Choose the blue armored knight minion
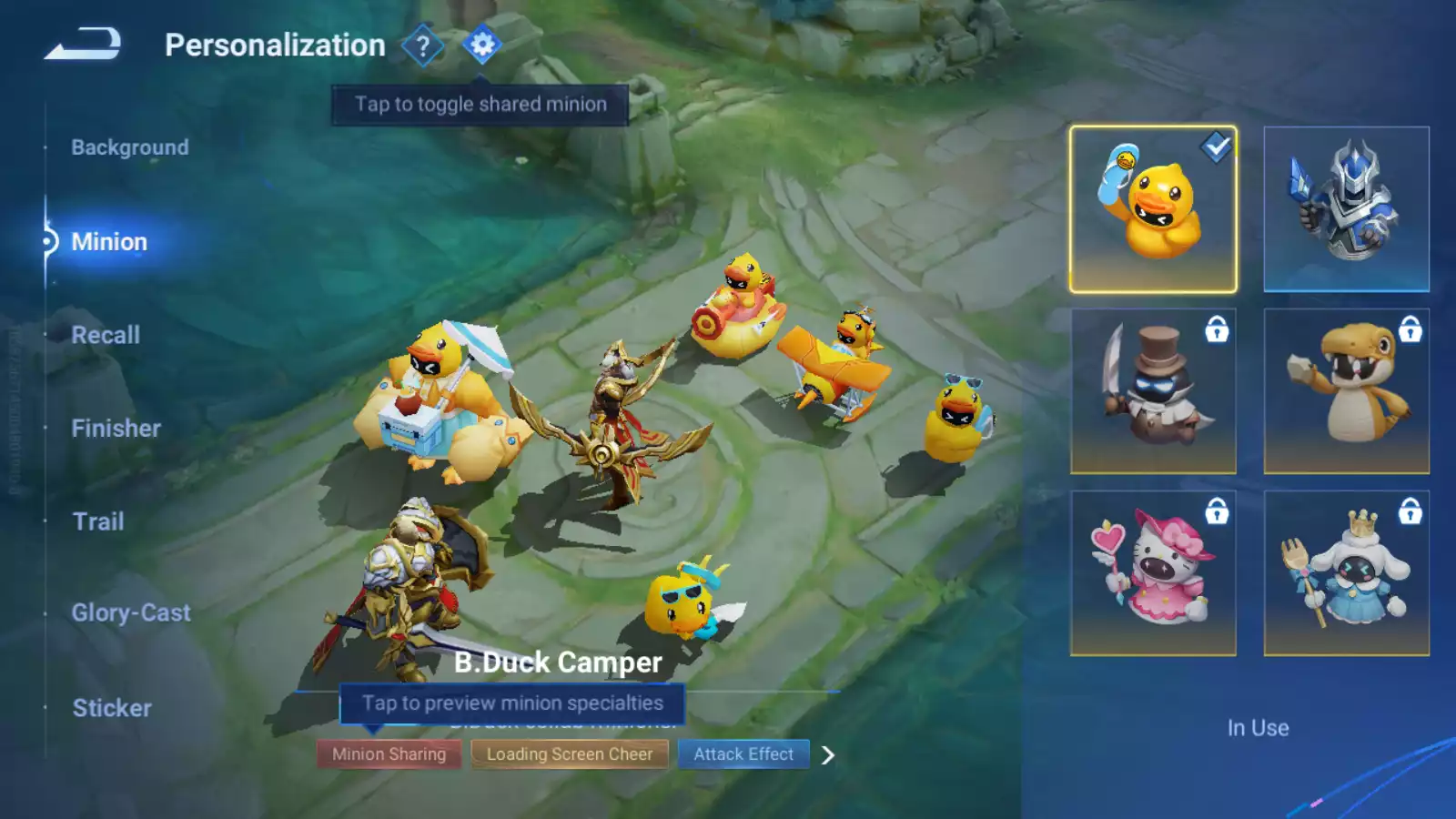1456x819 pixels. pos(1346,209)
